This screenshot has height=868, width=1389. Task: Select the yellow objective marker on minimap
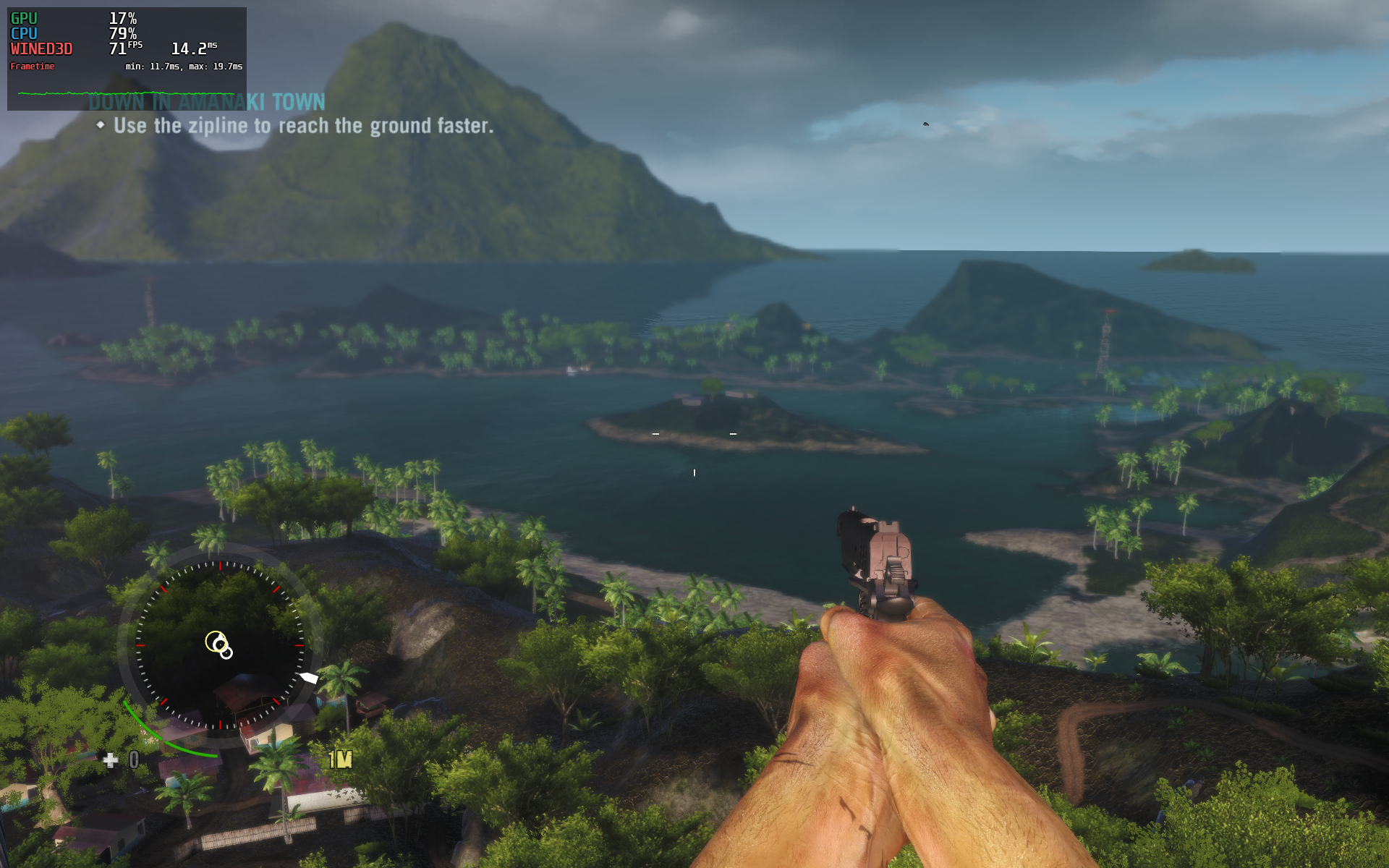[x=216, y=641]
